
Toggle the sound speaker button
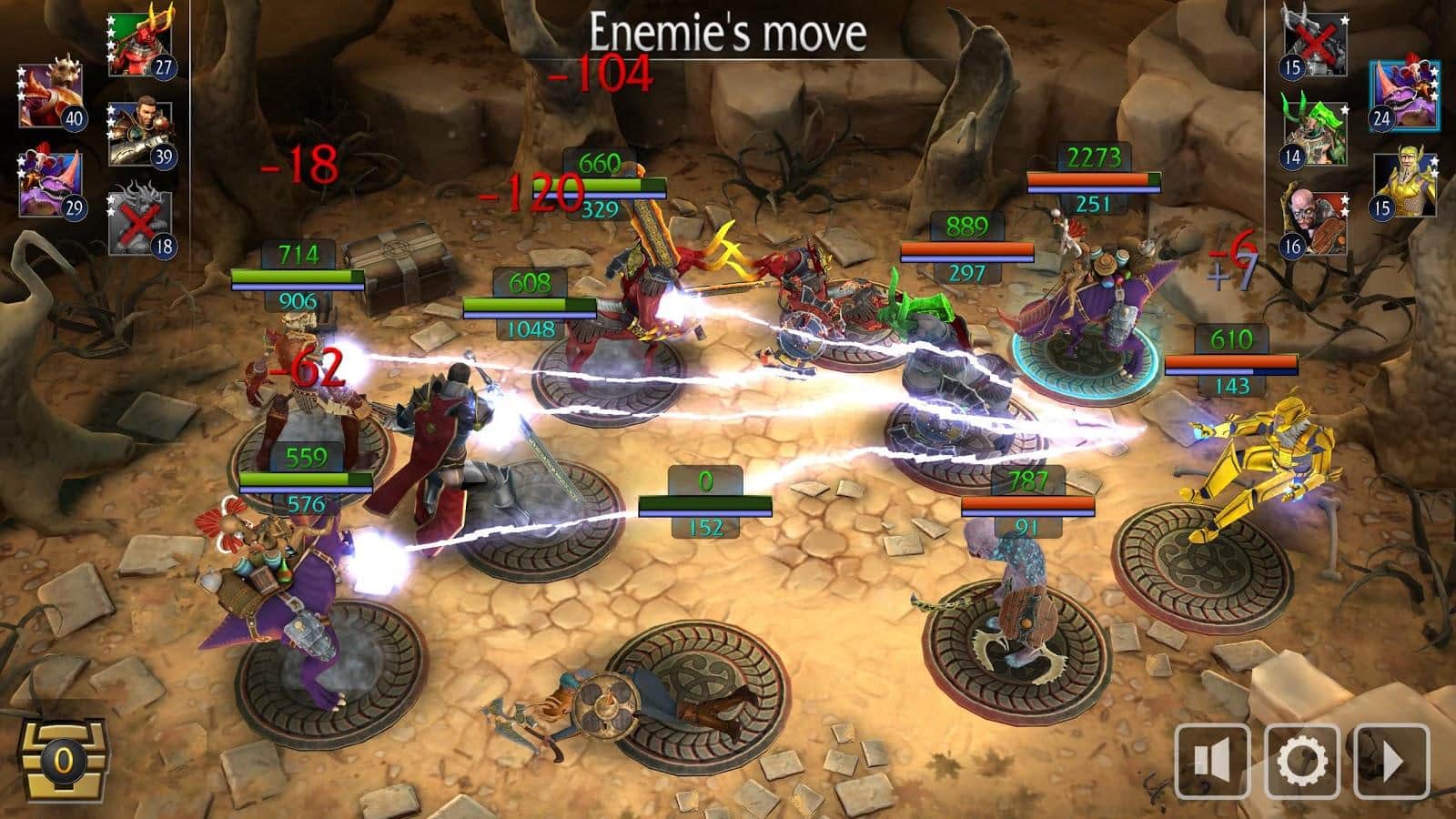[x=1212, y=761]
